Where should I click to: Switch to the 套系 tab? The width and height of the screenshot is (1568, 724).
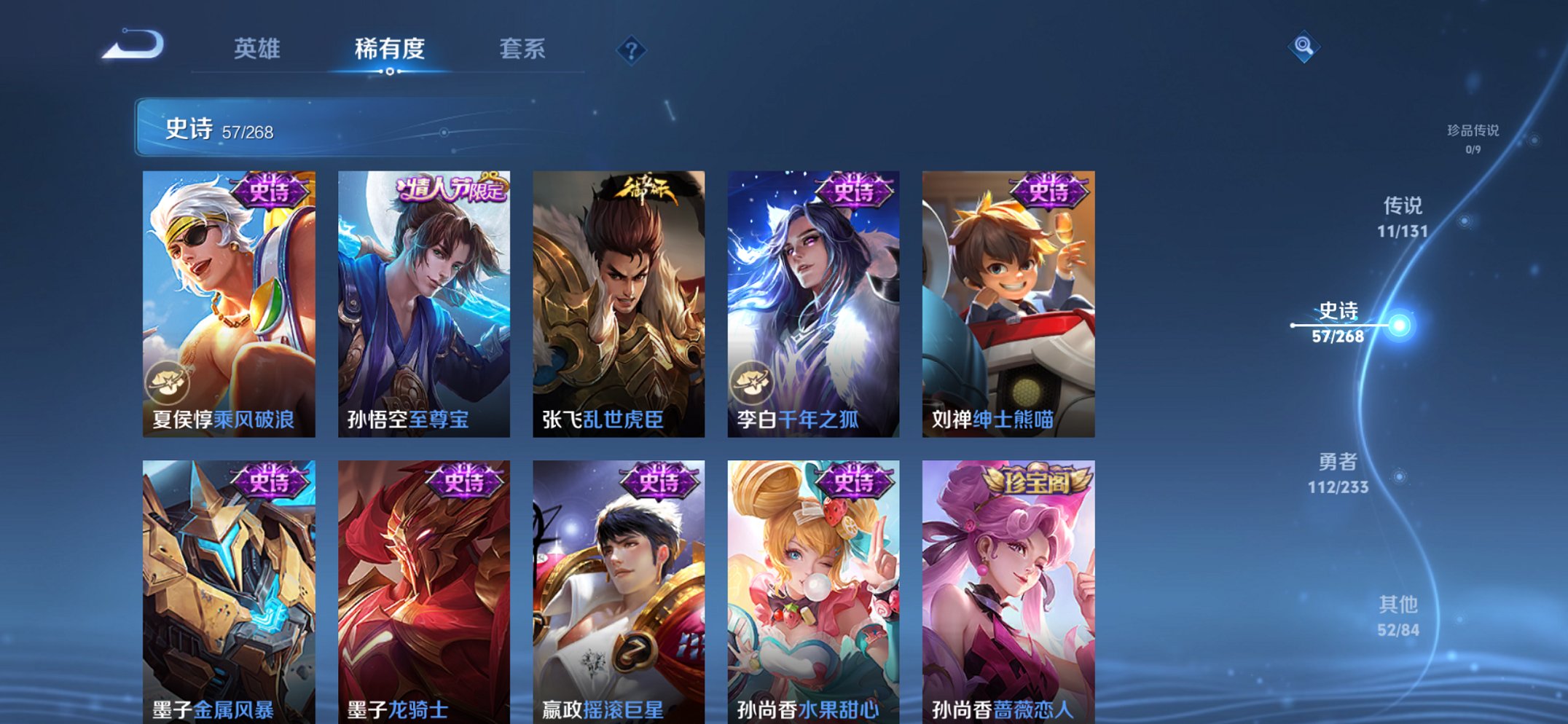coord(523,50)
